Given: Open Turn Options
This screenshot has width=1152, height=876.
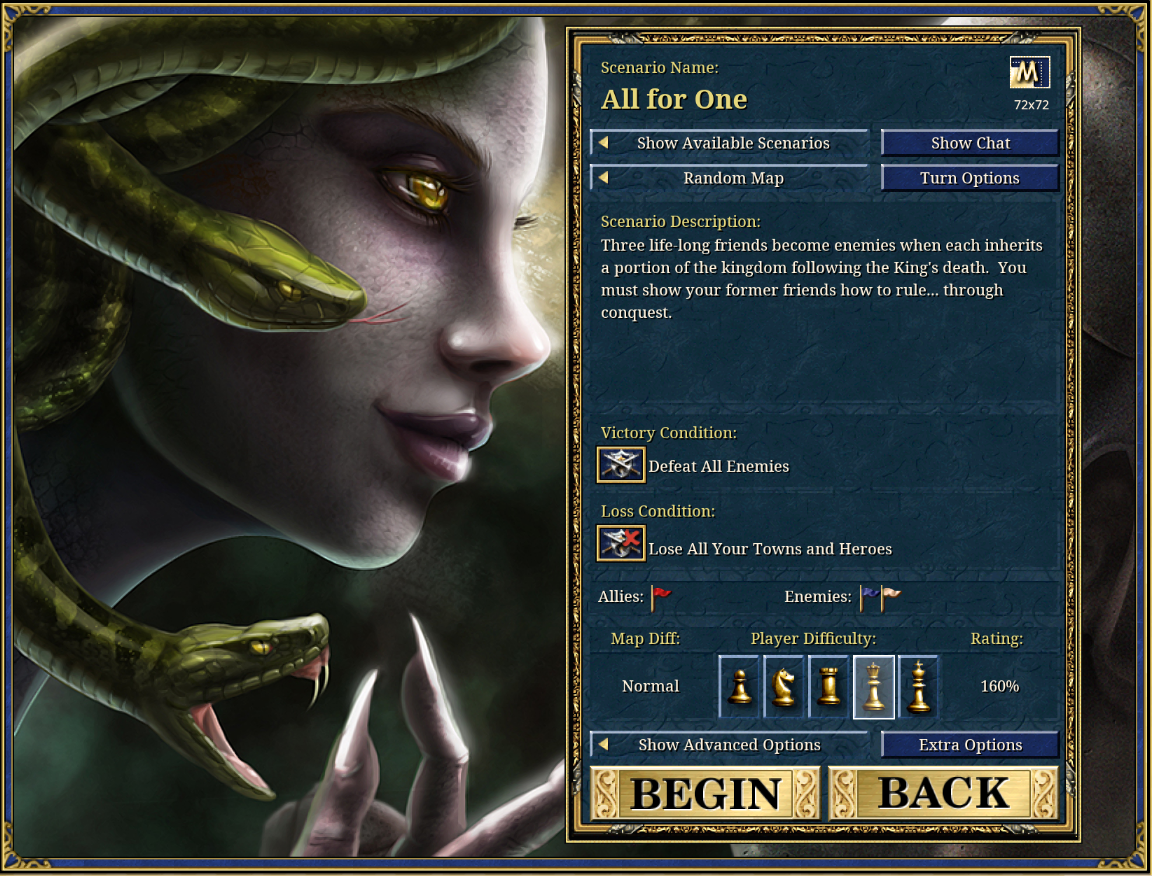Looking at the screenshot, I should (970, 178).
